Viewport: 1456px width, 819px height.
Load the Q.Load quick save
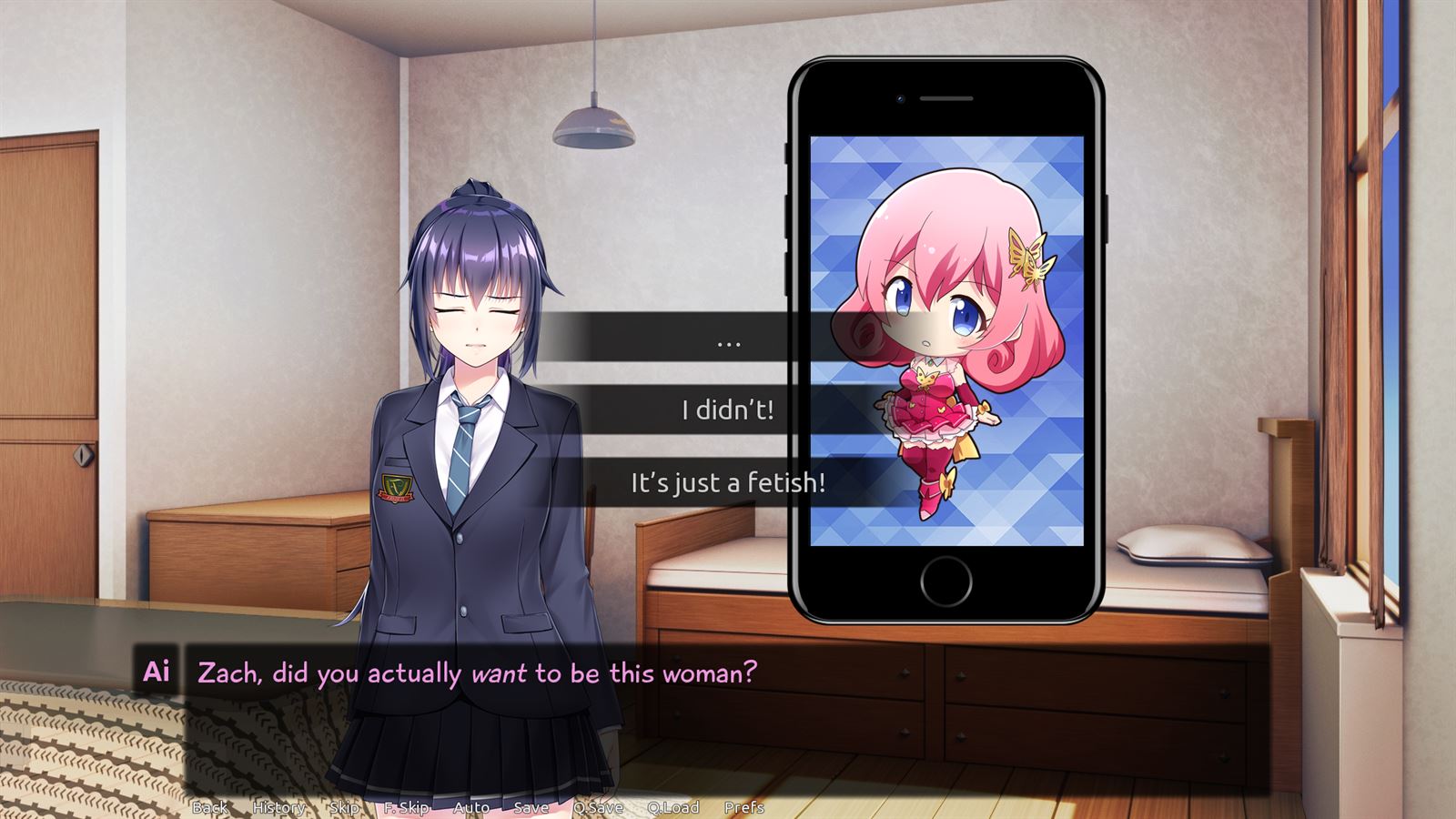[672, 807]
